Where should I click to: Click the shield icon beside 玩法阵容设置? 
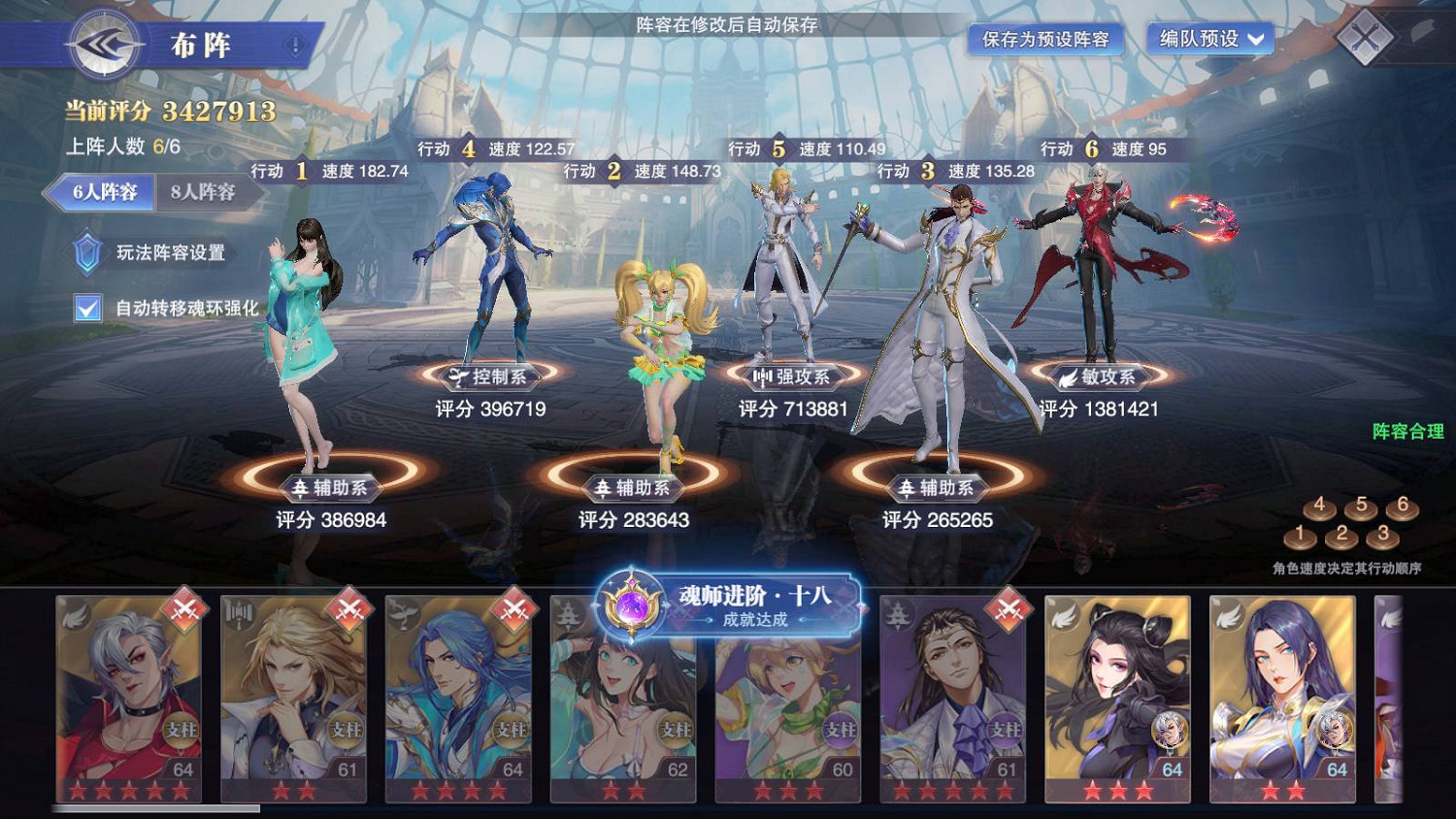pyautogui.click(x=87, y=253)
